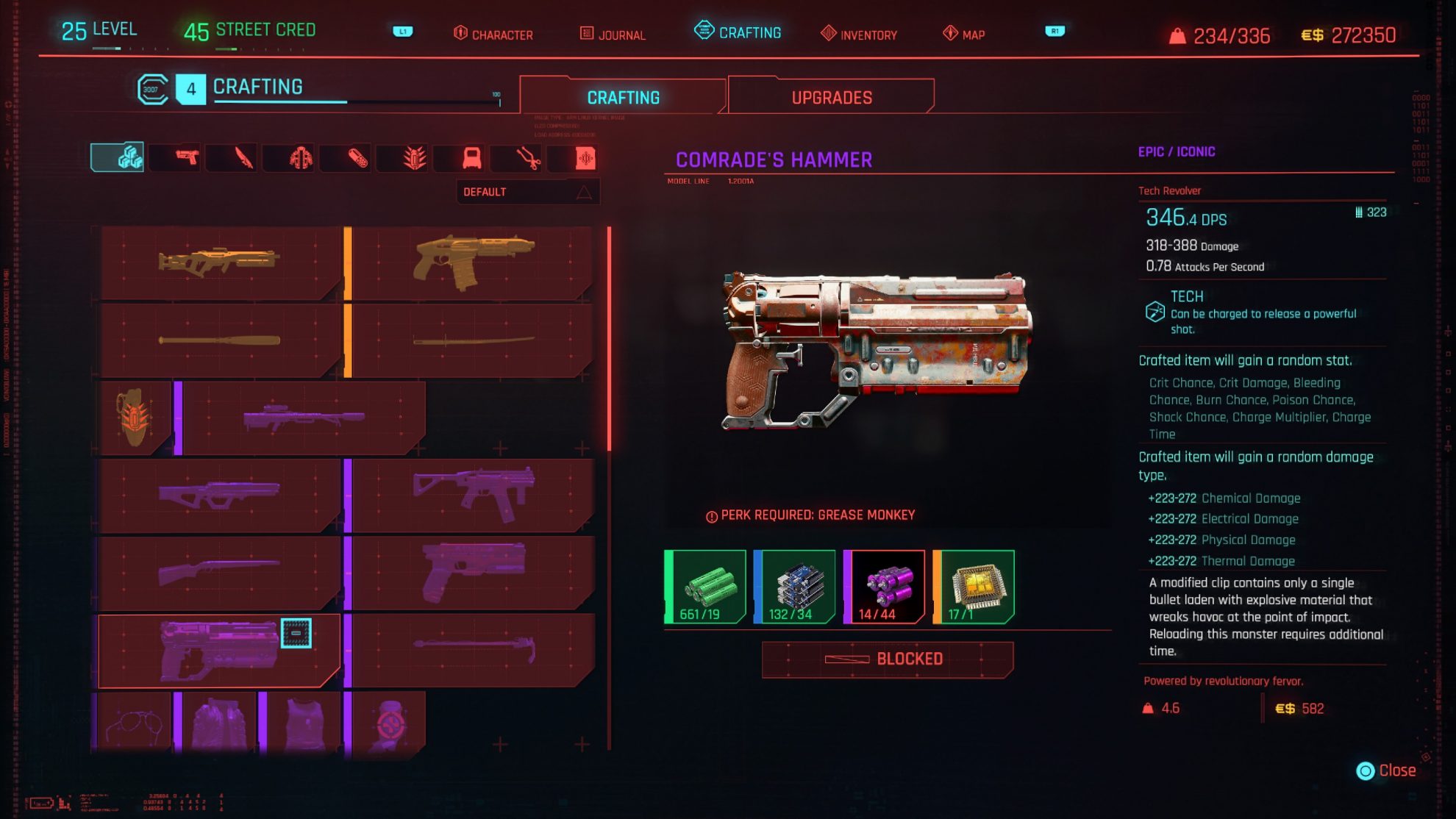
Task: Show consumables recipes with pill icon
Action: 357,157
